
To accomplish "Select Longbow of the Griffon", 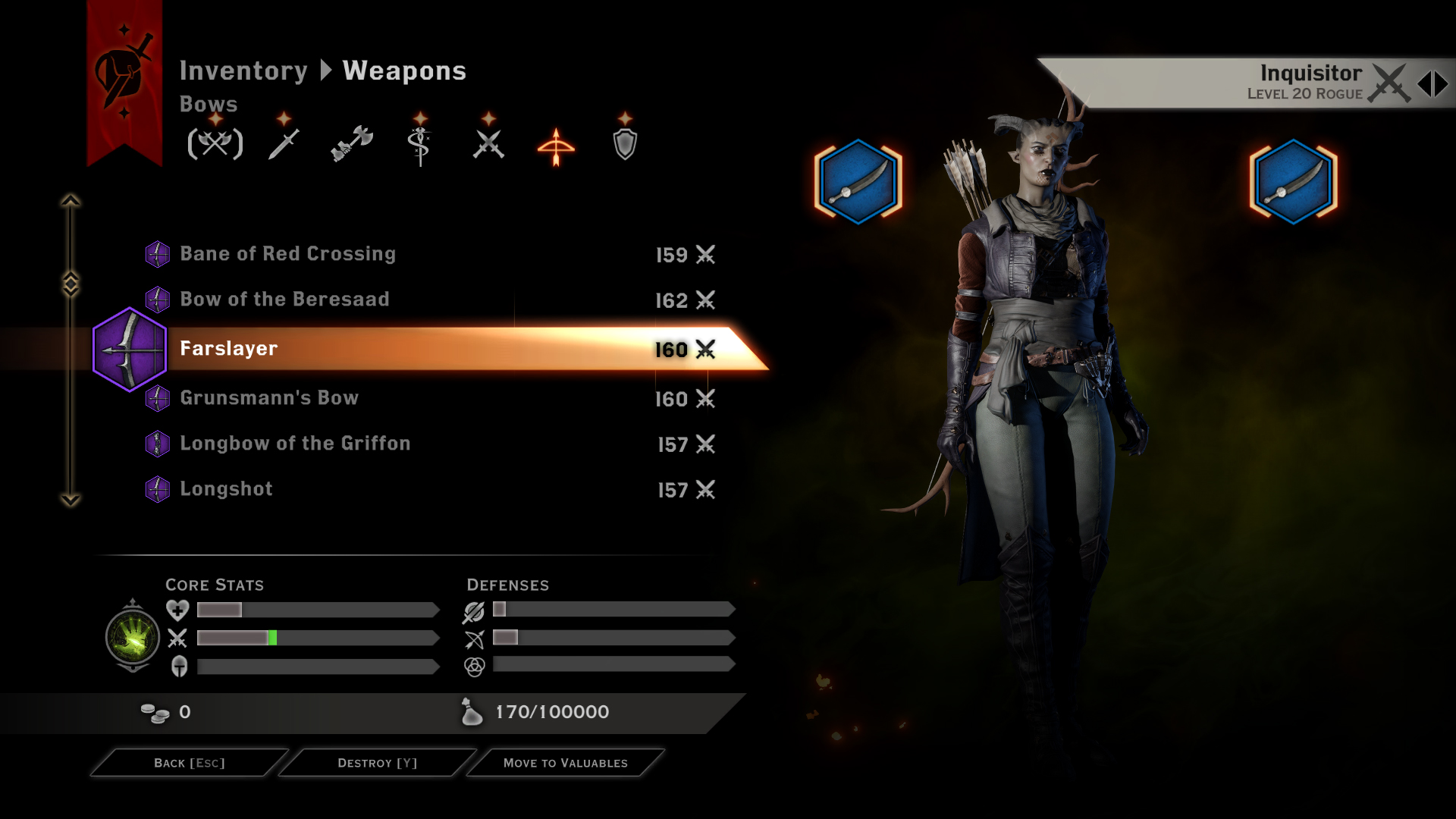I will (295, 444).
